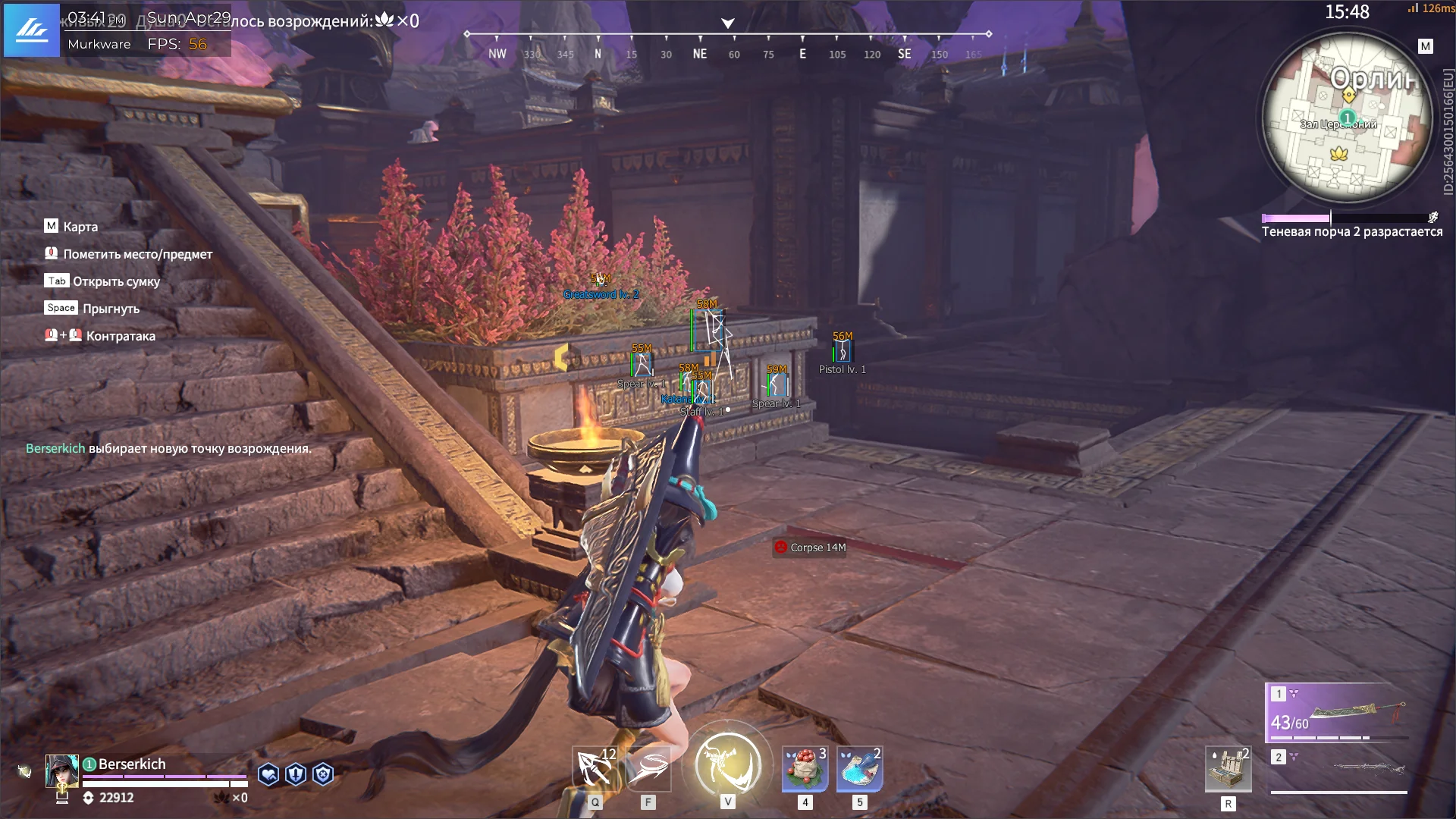Image resolution: width=1456 pixels, height=819 pixels.
Task: Switch to the weapon in slot 2
Action: click(x=1338, y=769)
